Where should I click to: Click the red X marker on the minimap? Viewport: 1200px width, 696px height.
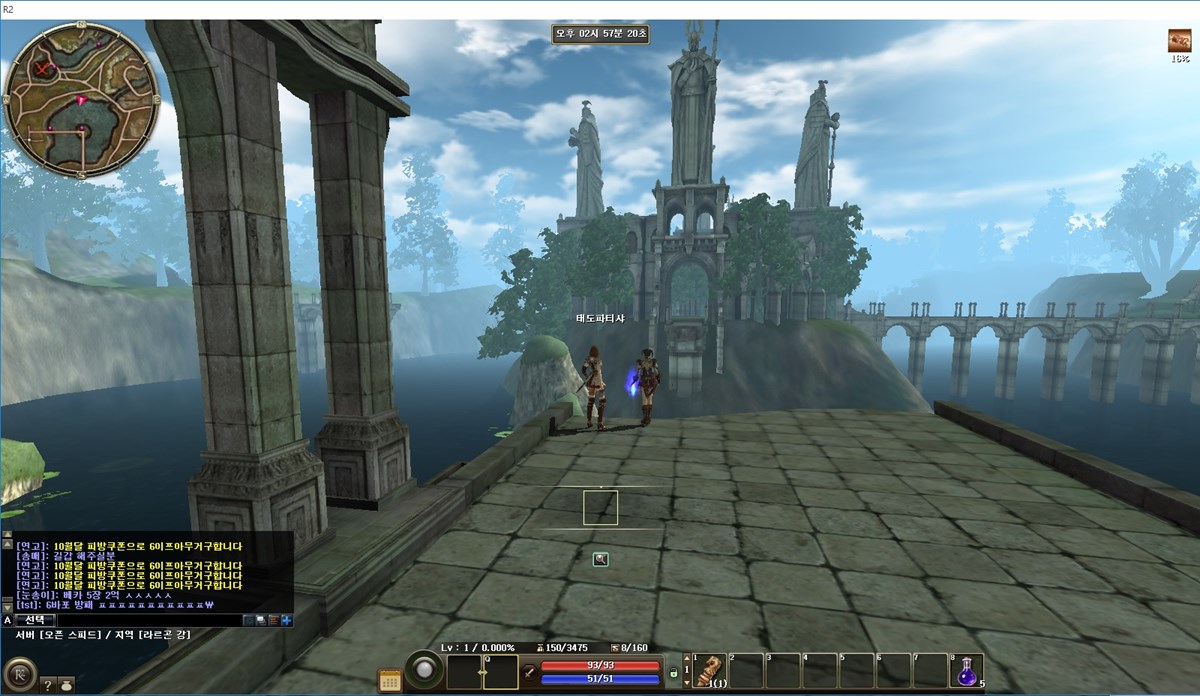pyautogui.click(x=42, y=69)
